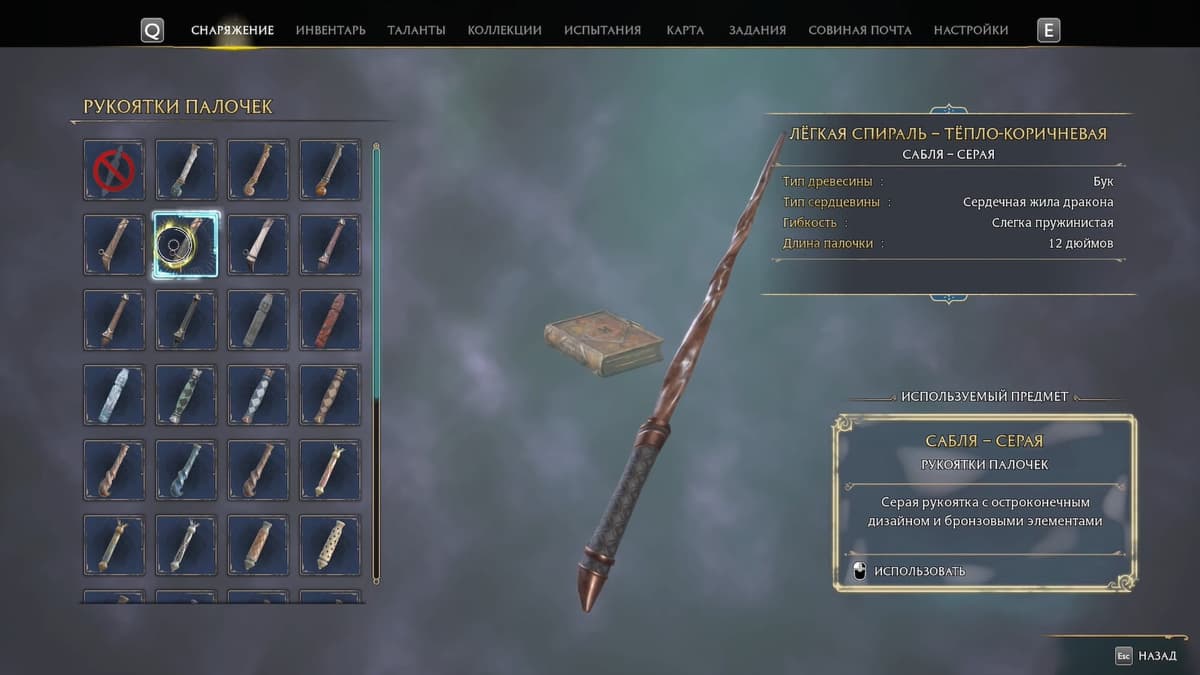The width and height of the screenshot is (1200, 675).
Task: Select the solid grey stone wand handle
Action: (258, 320)
